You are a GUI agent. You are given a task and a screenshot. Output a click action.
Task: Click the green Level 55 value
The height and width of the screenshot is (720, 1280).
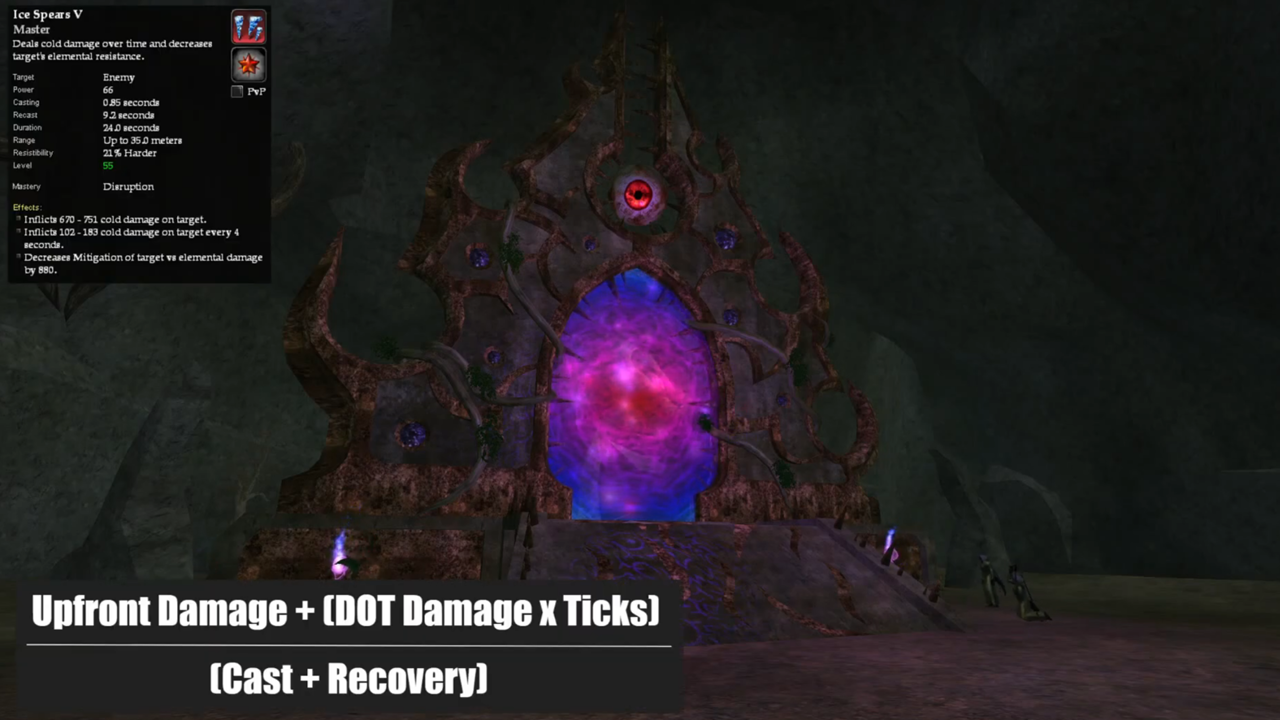click(x=107, y=165)
